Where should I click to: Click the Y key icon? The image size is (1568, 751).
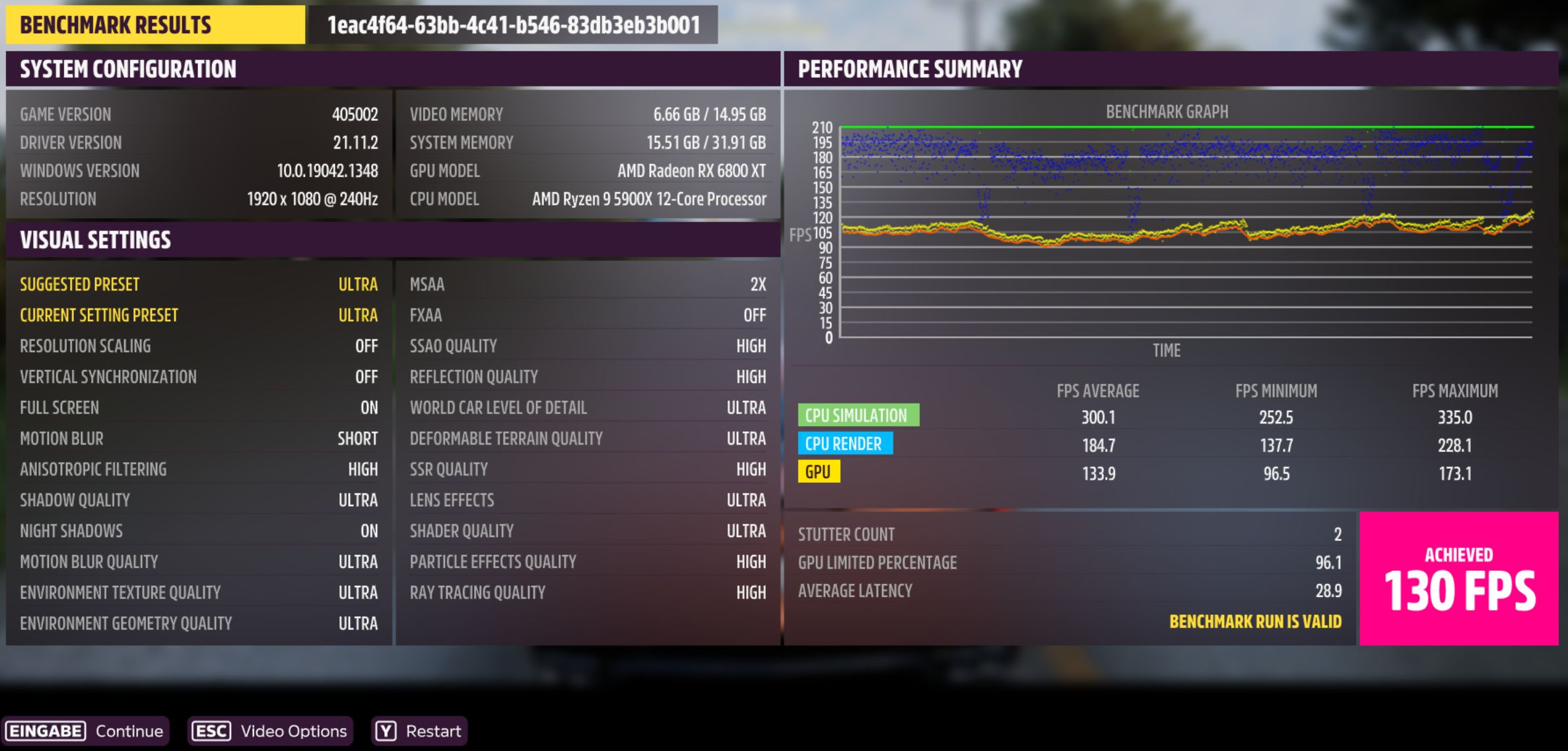[385, 731]
